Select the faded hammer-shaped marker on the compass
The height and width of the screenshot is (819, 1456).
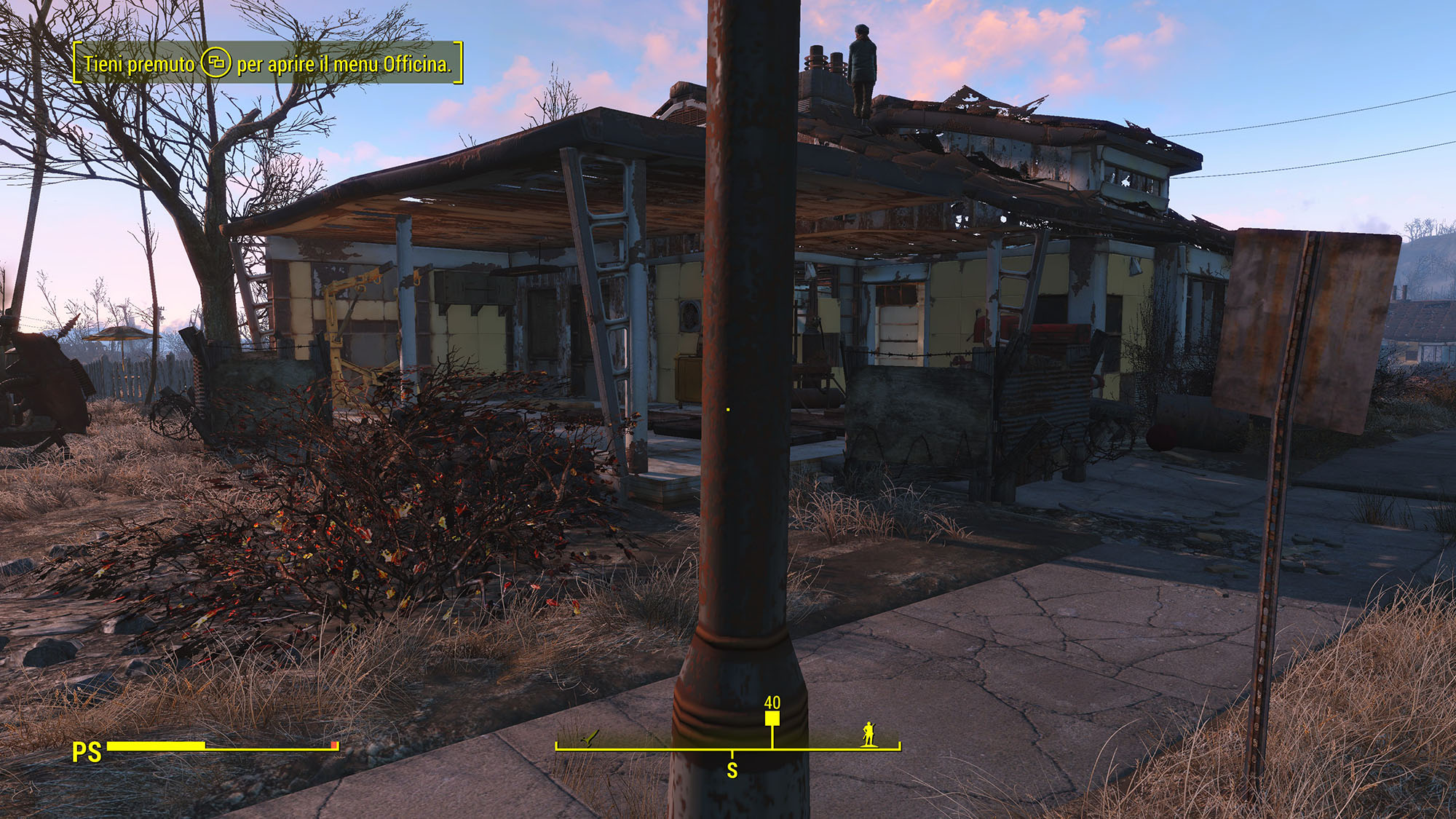coord(590,738)
